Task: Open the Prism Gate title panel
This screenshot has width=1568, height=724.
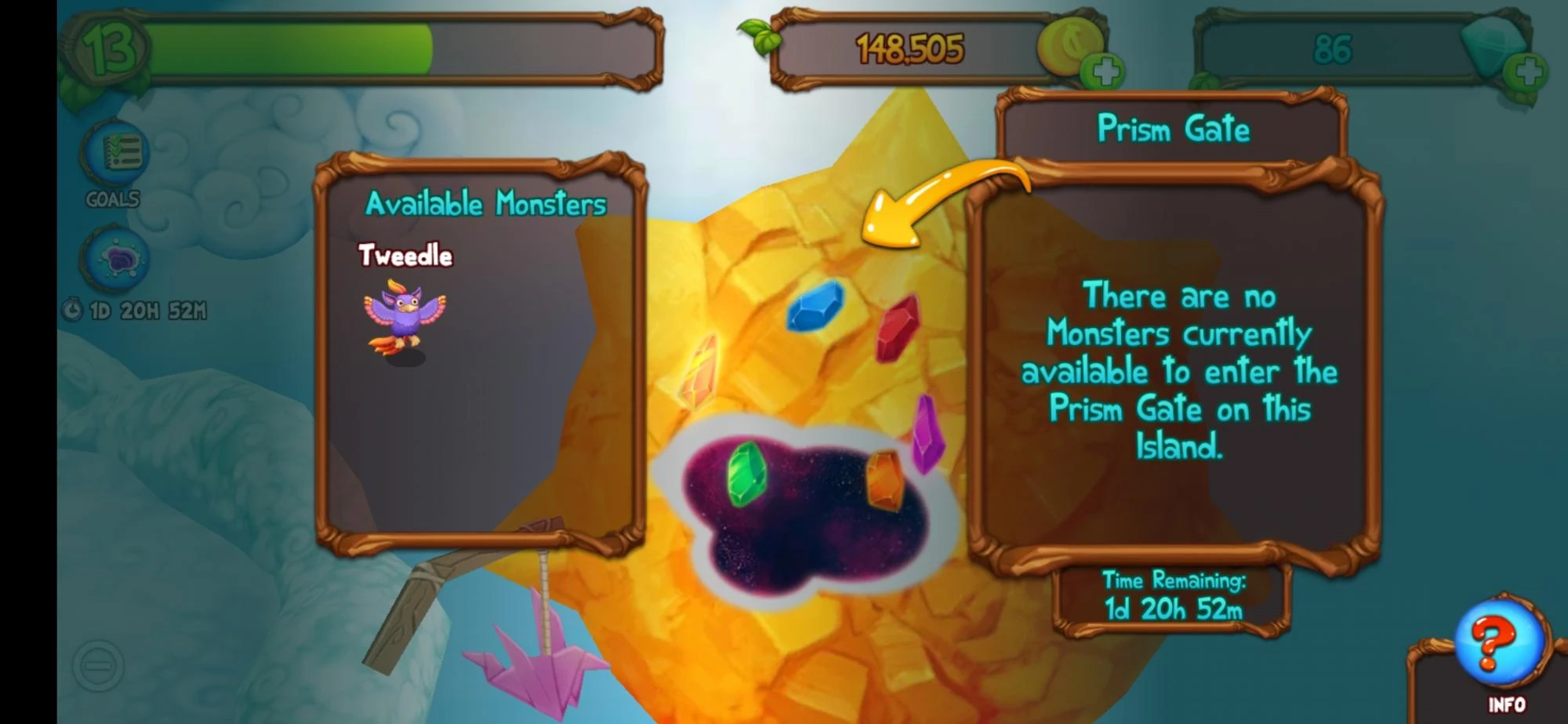Action: pos(1173,130)
